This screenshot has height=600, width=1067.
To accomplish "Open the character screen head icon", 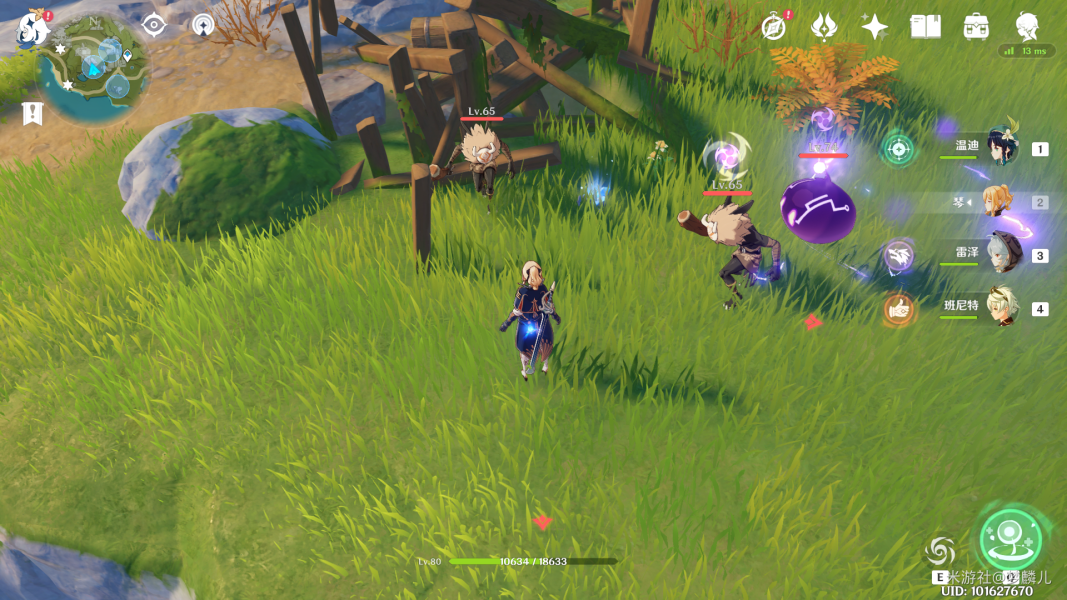I will coord(1026,25).
